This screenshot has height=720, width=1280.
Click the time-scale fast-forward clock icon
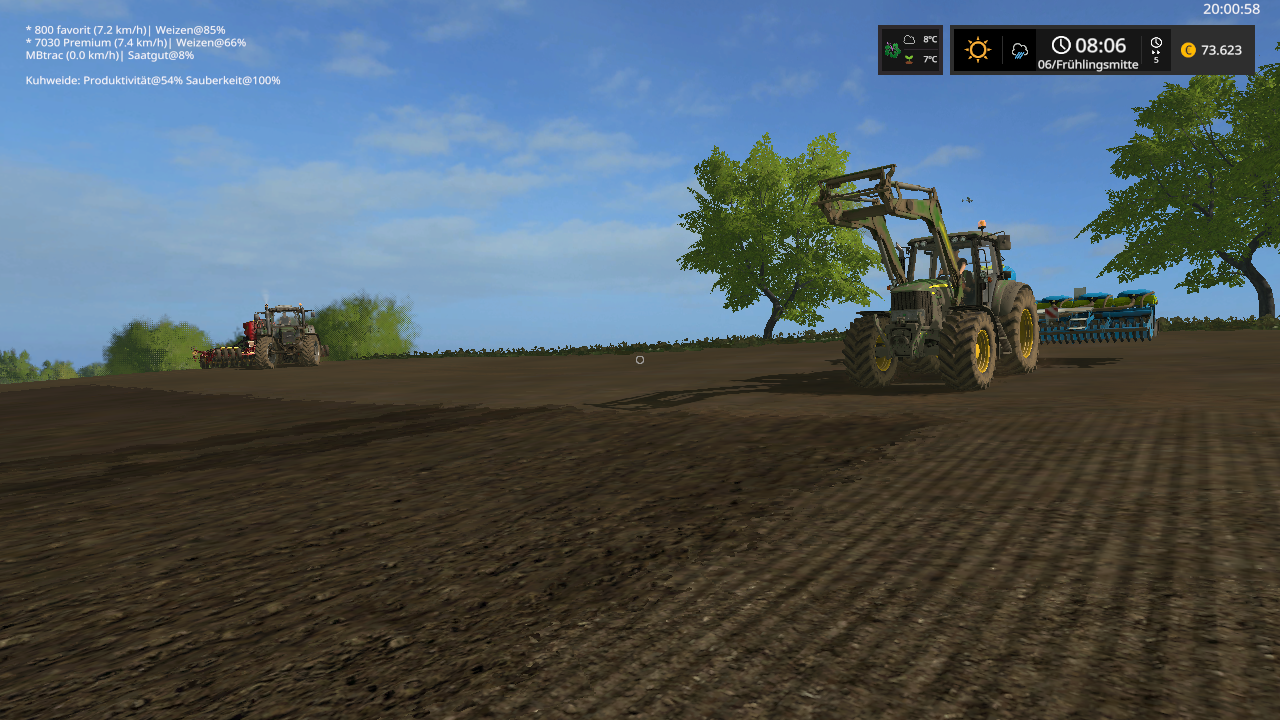pos(1156,44)
